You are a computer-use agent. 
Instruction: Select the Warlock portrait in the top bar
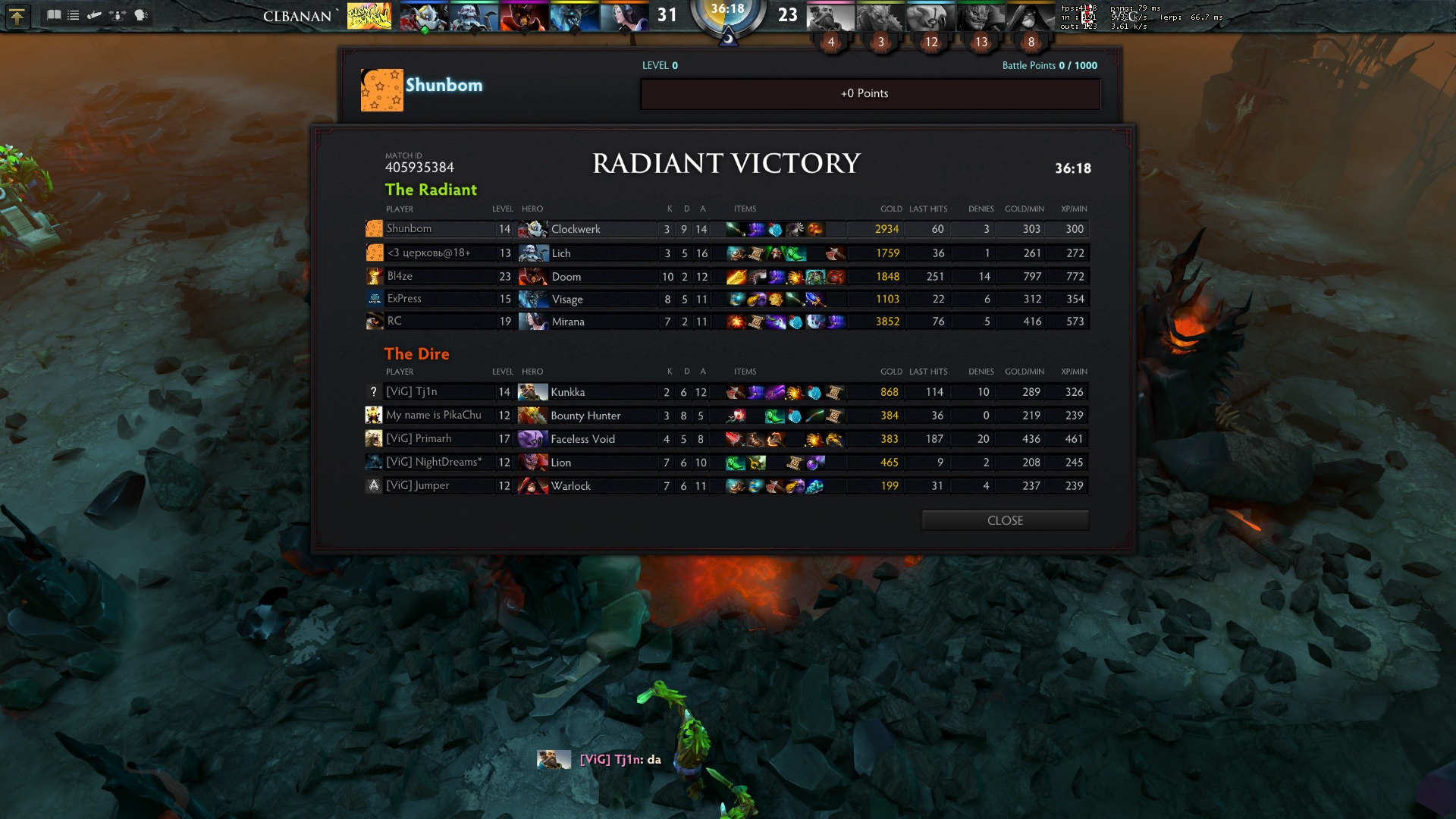(x=1031, y=17)
